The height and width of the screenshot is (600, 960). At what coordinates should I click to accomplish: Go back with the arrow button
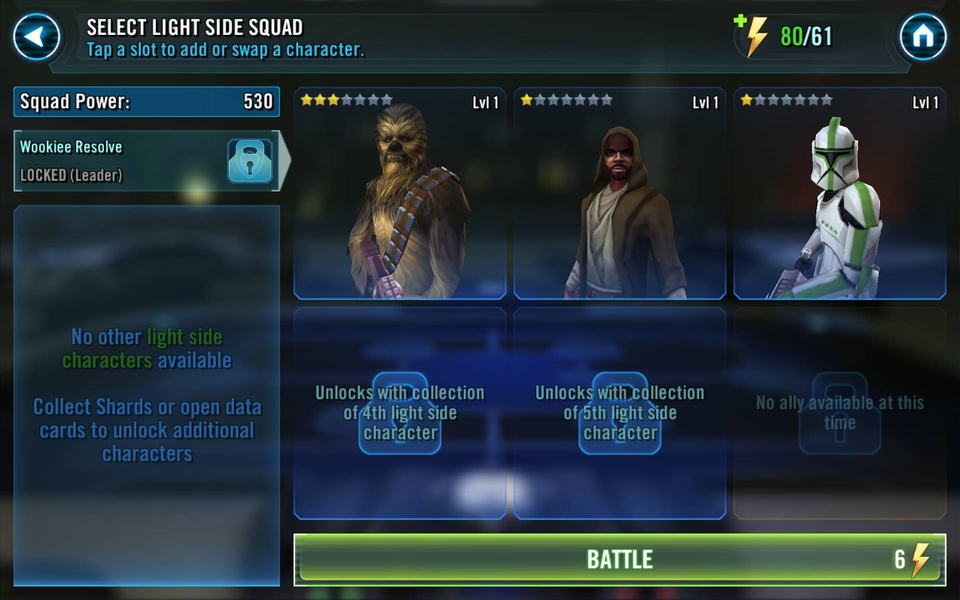[x=36, y=37]
